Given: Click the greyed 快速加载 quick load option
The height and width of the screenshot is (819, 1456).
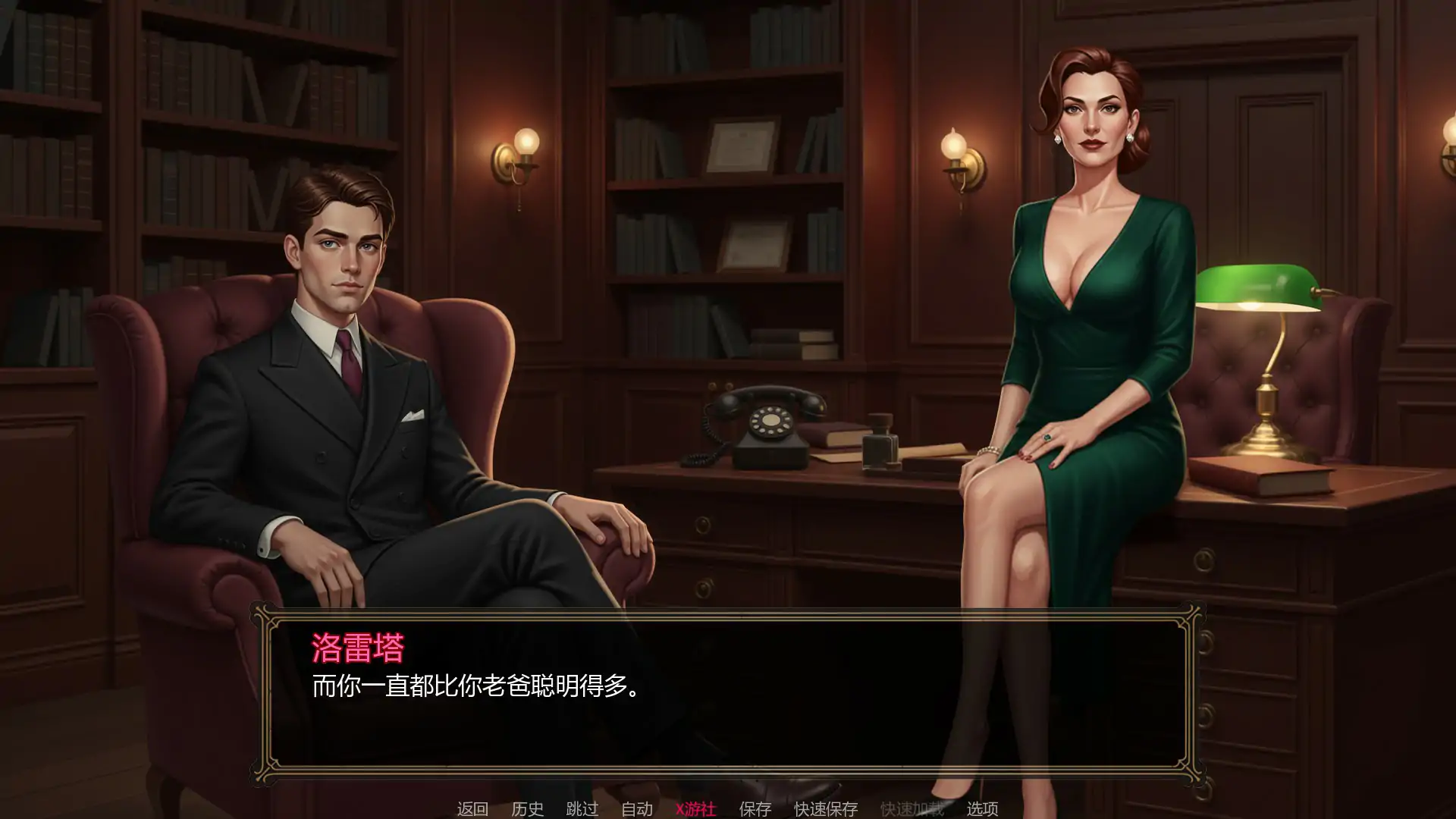Looking at the screenshot, I should (x=914, y=808).
